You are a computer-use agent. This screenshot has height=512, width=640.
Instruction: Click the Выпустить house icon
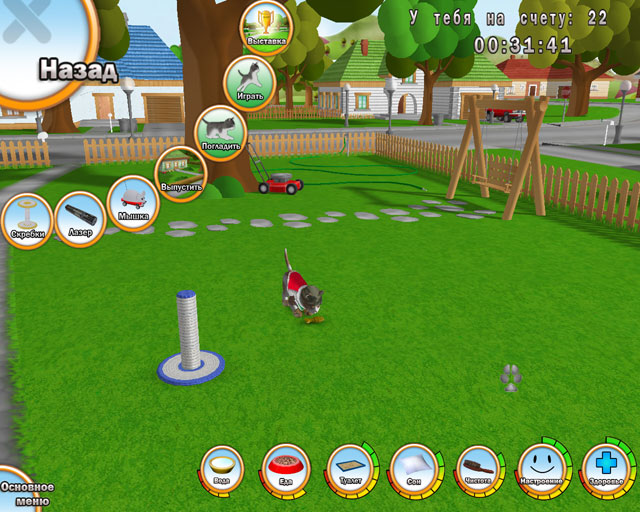pyautogui.click(x=182, y=171)
